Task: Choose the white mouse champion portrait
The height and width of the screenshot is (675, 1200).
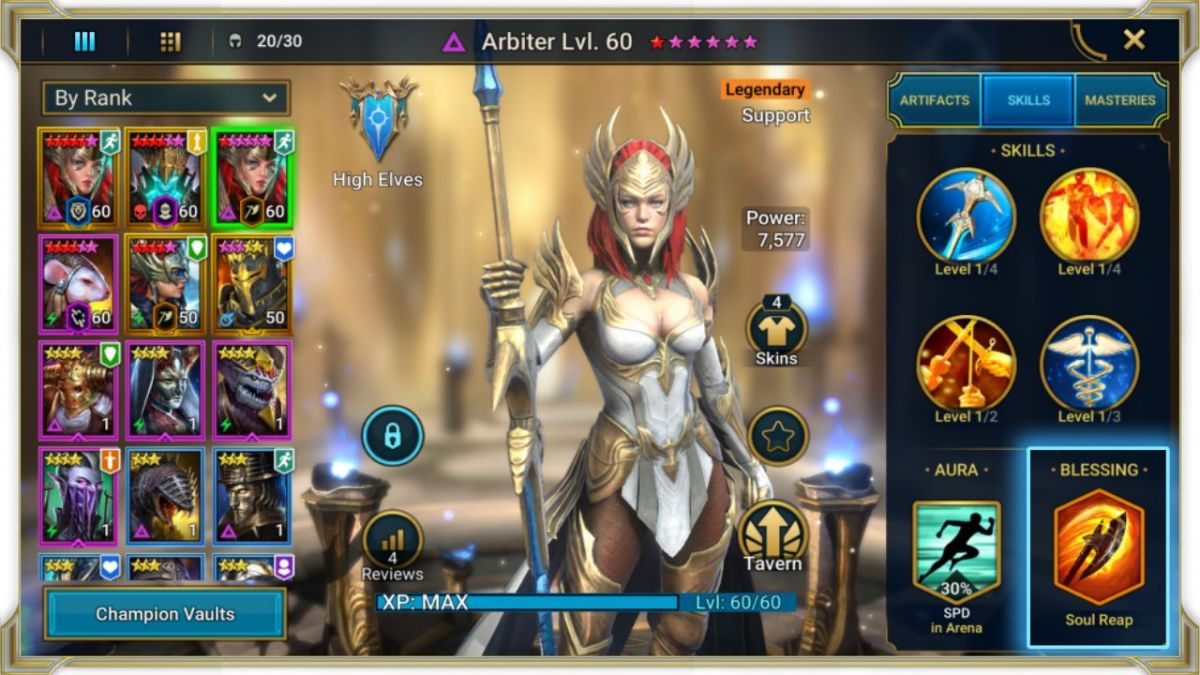Action: pos(79,284)
